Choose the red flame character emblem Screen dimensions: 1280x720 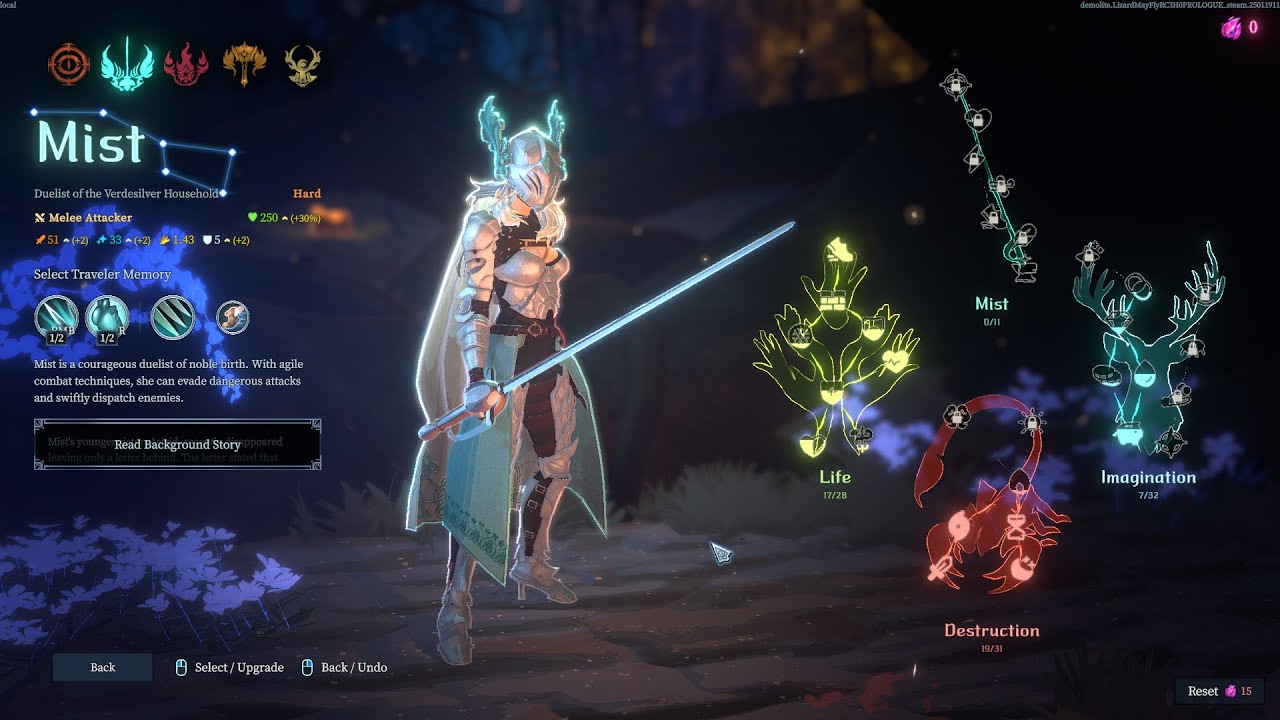(185, 64)
